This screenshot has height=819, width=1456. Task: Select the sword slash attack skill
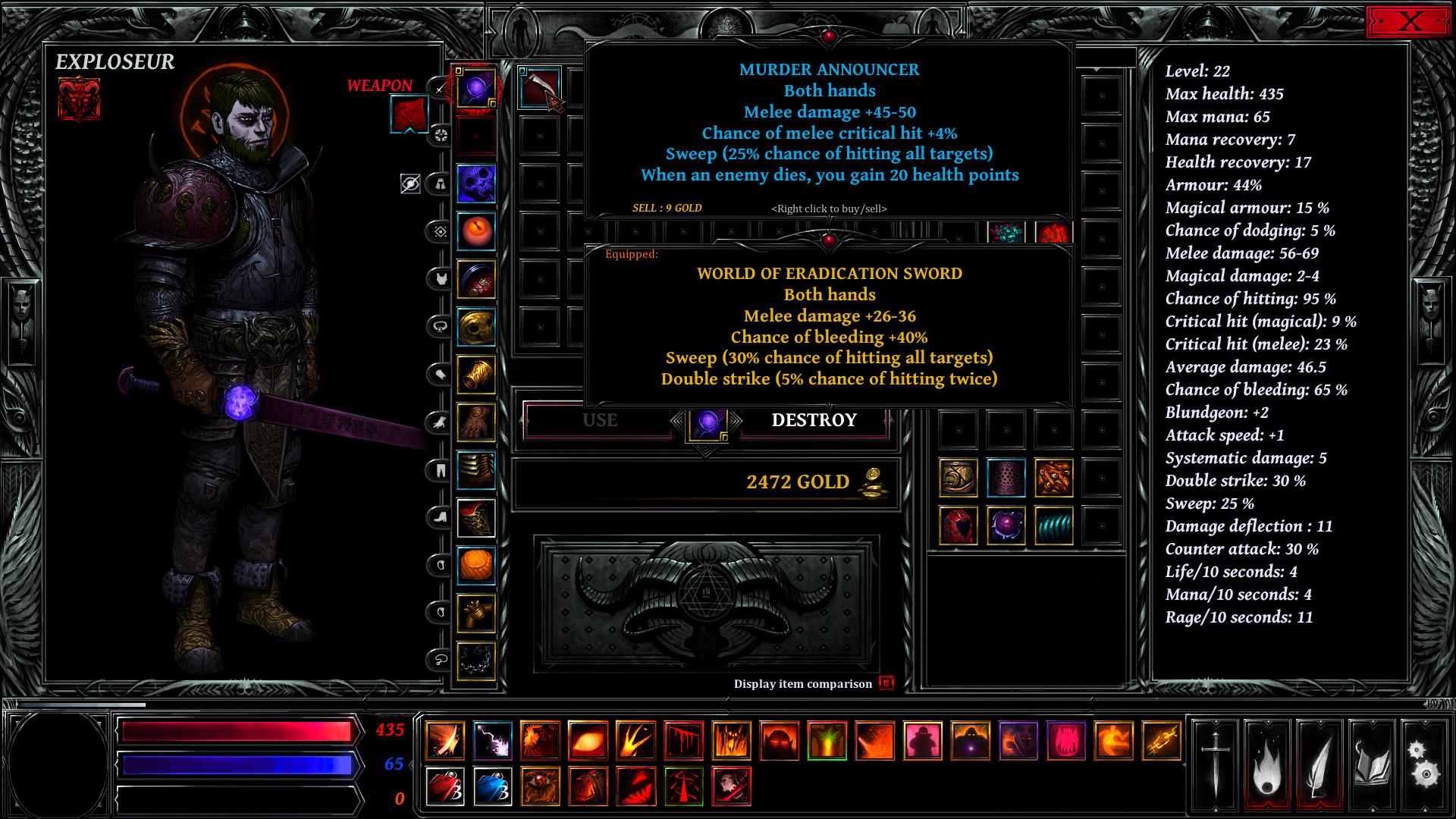point(446,739)
